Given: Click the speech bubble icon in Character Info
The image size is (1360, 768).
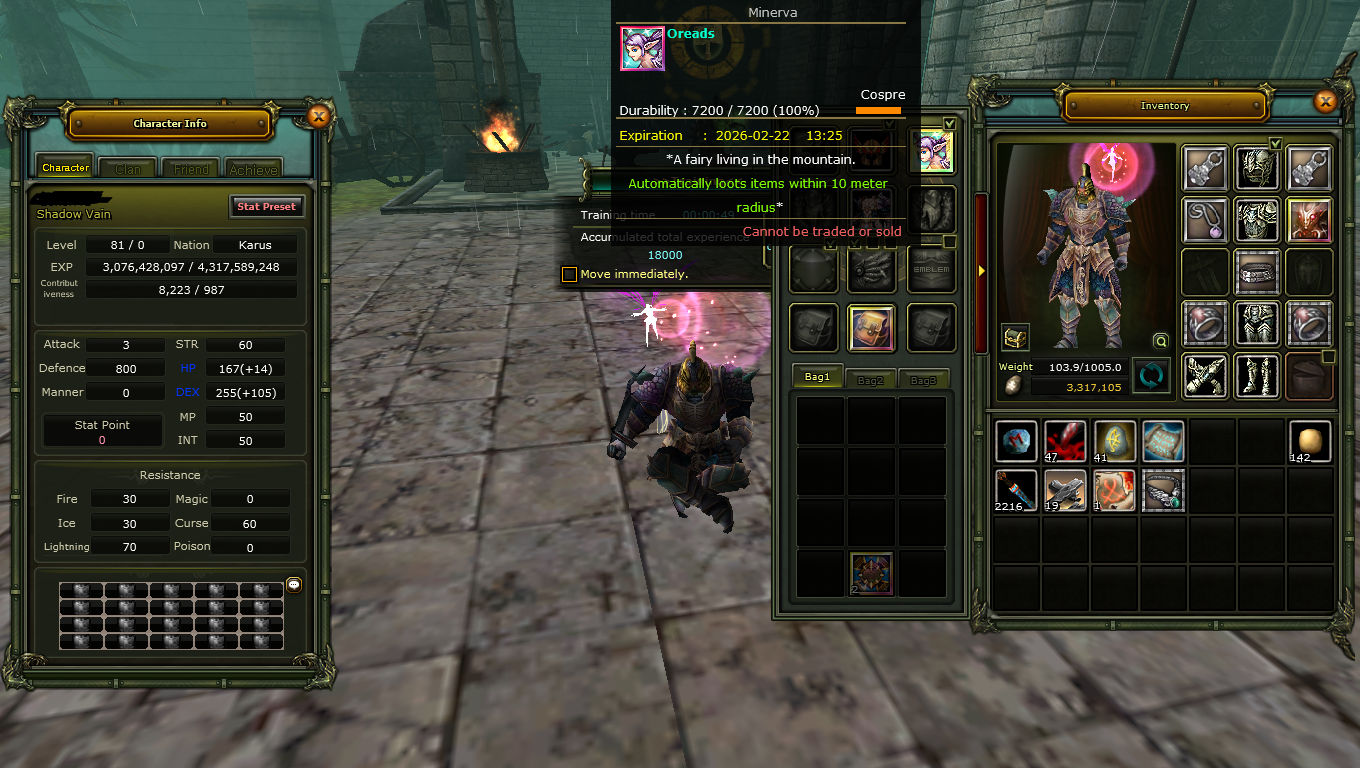Looking at the screenshot, I should coord(294,584).
